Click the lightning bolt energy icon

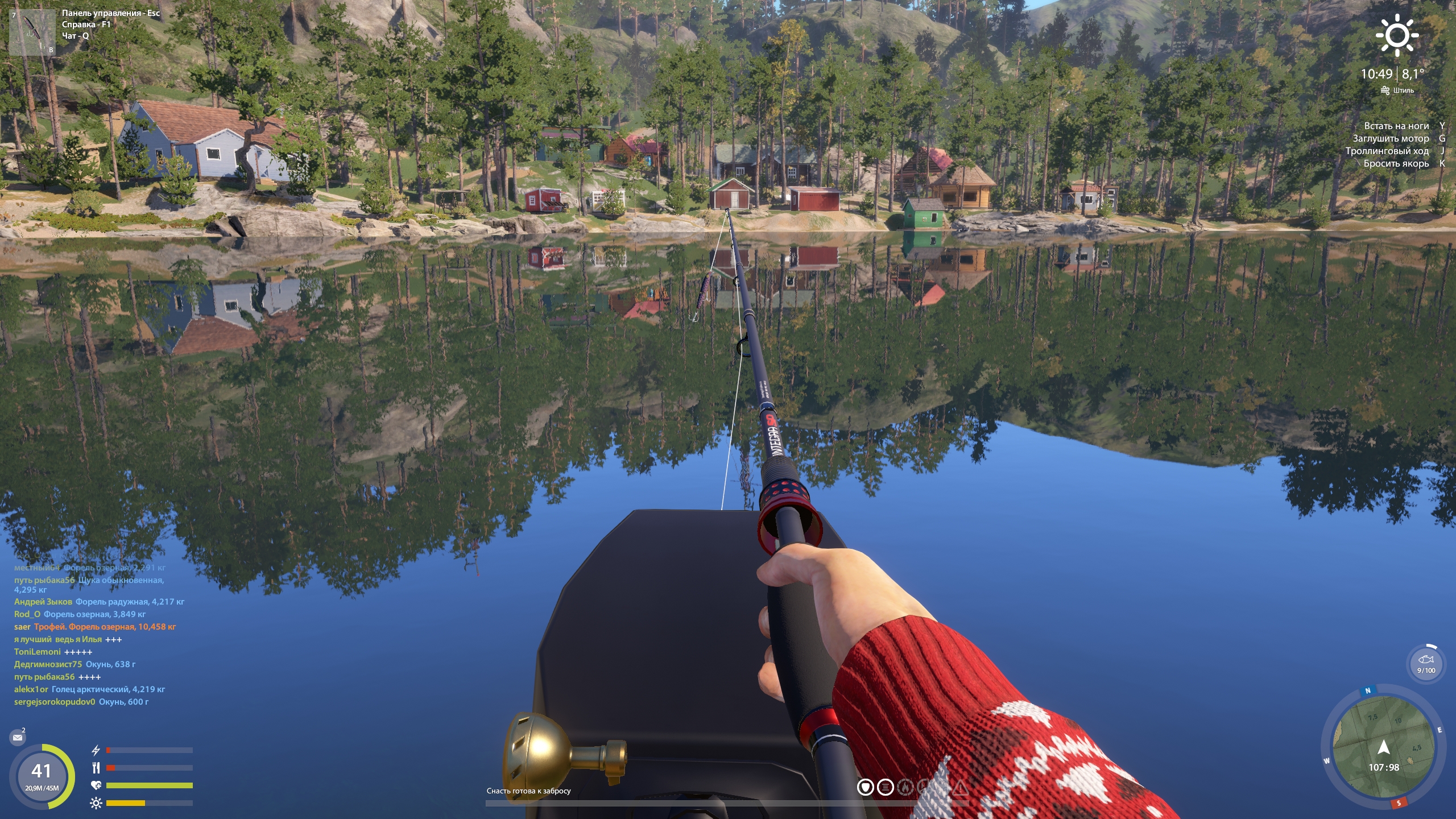point(96,750)
